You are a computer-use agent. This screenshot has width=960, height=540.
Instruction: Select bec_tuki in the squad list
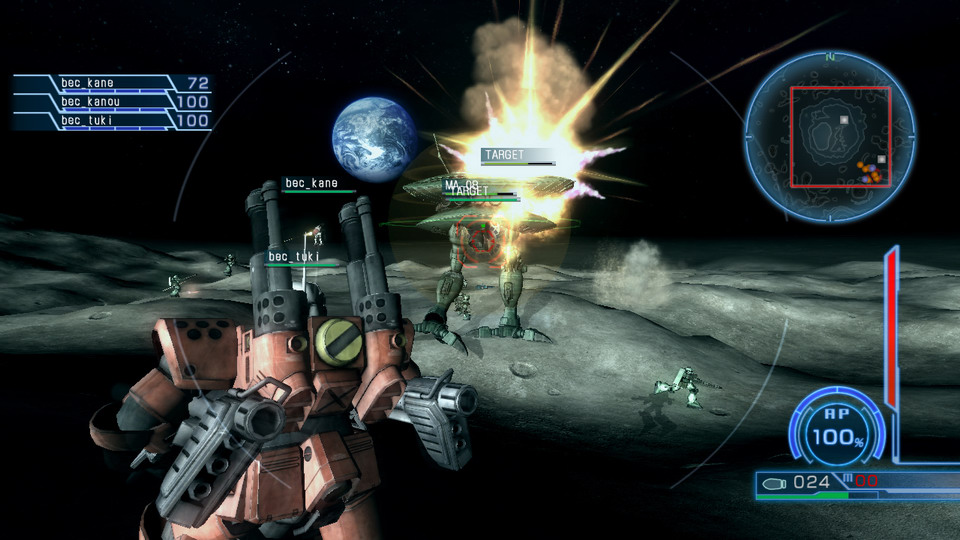[x=110, y=121]
